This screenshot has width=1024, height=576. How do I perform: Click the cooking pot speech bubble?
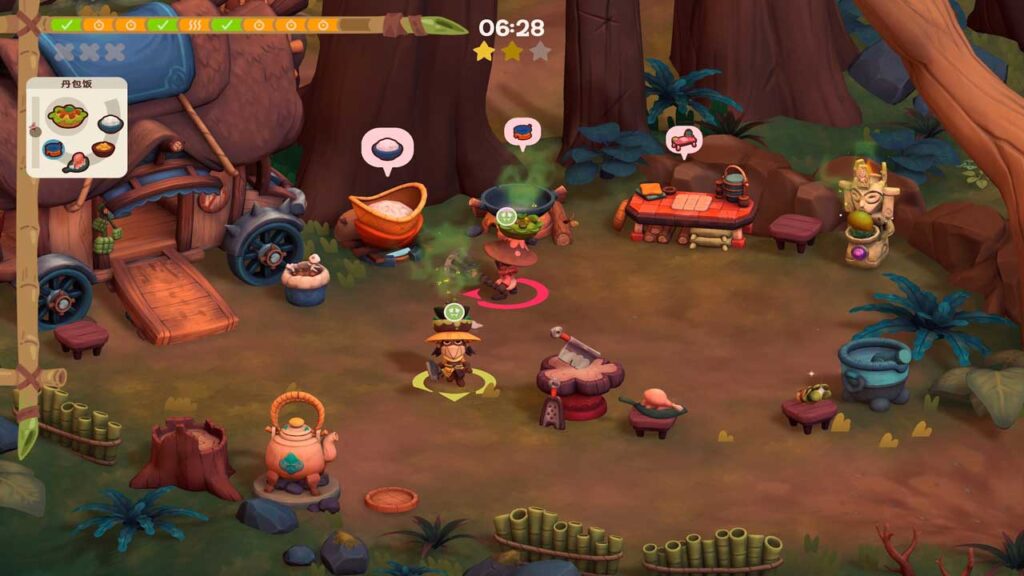coord(522,133)
